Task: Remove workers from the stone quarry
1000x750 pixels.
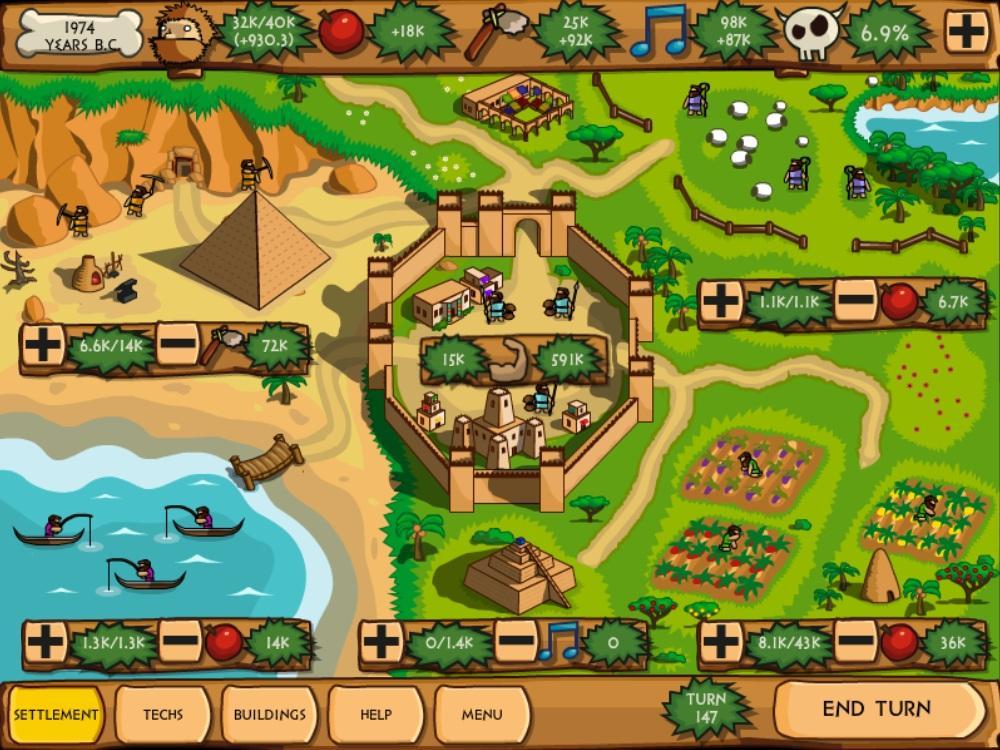Action: 177,346
